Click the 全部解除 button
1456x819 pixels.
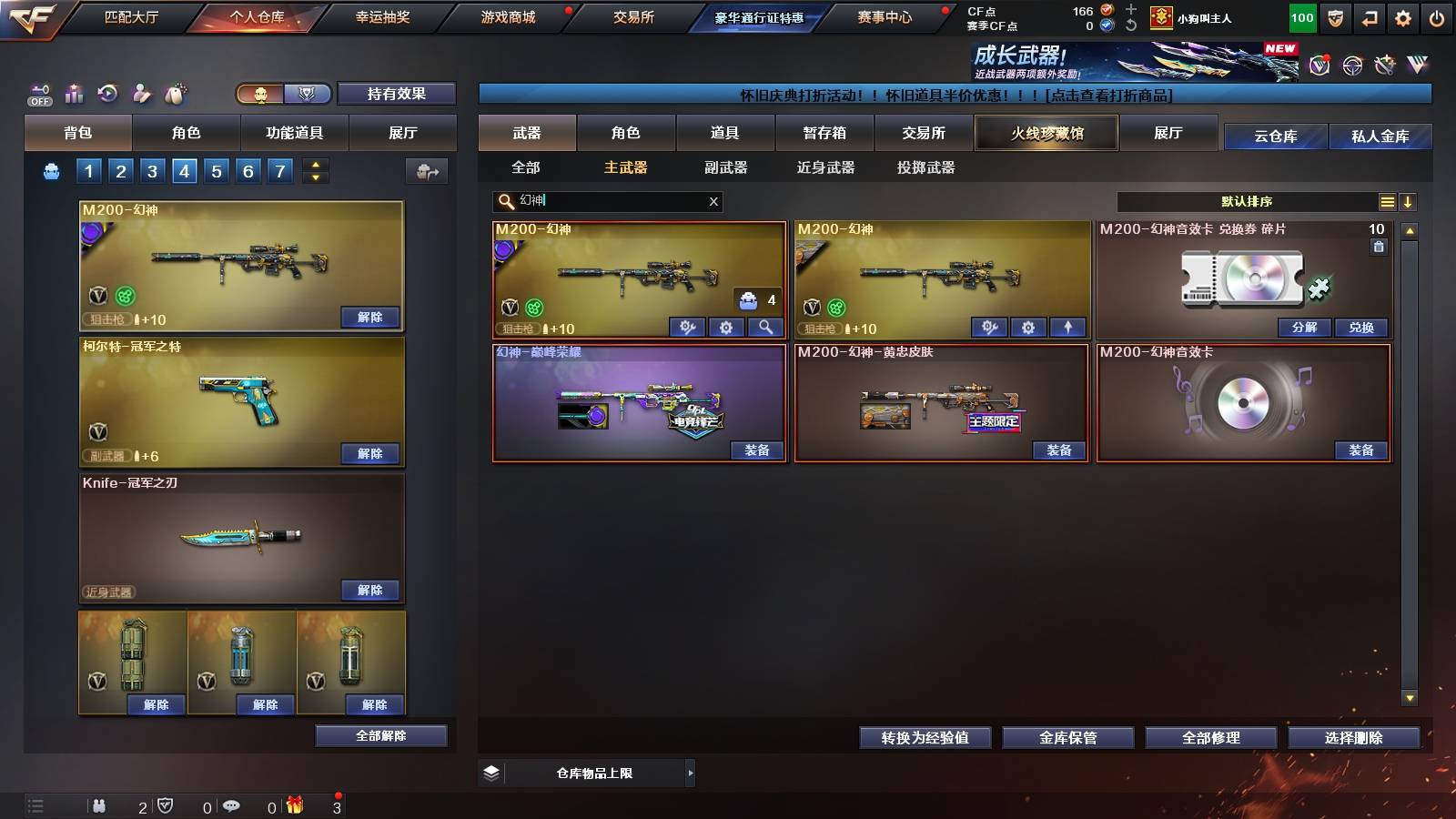coord(380,735)
